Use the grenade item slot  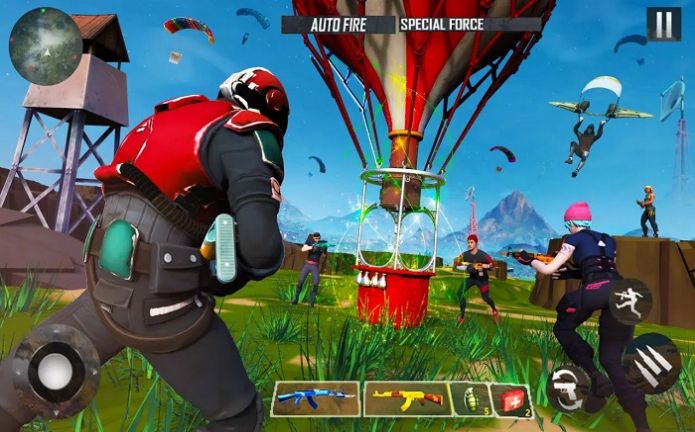coord(470,399)
